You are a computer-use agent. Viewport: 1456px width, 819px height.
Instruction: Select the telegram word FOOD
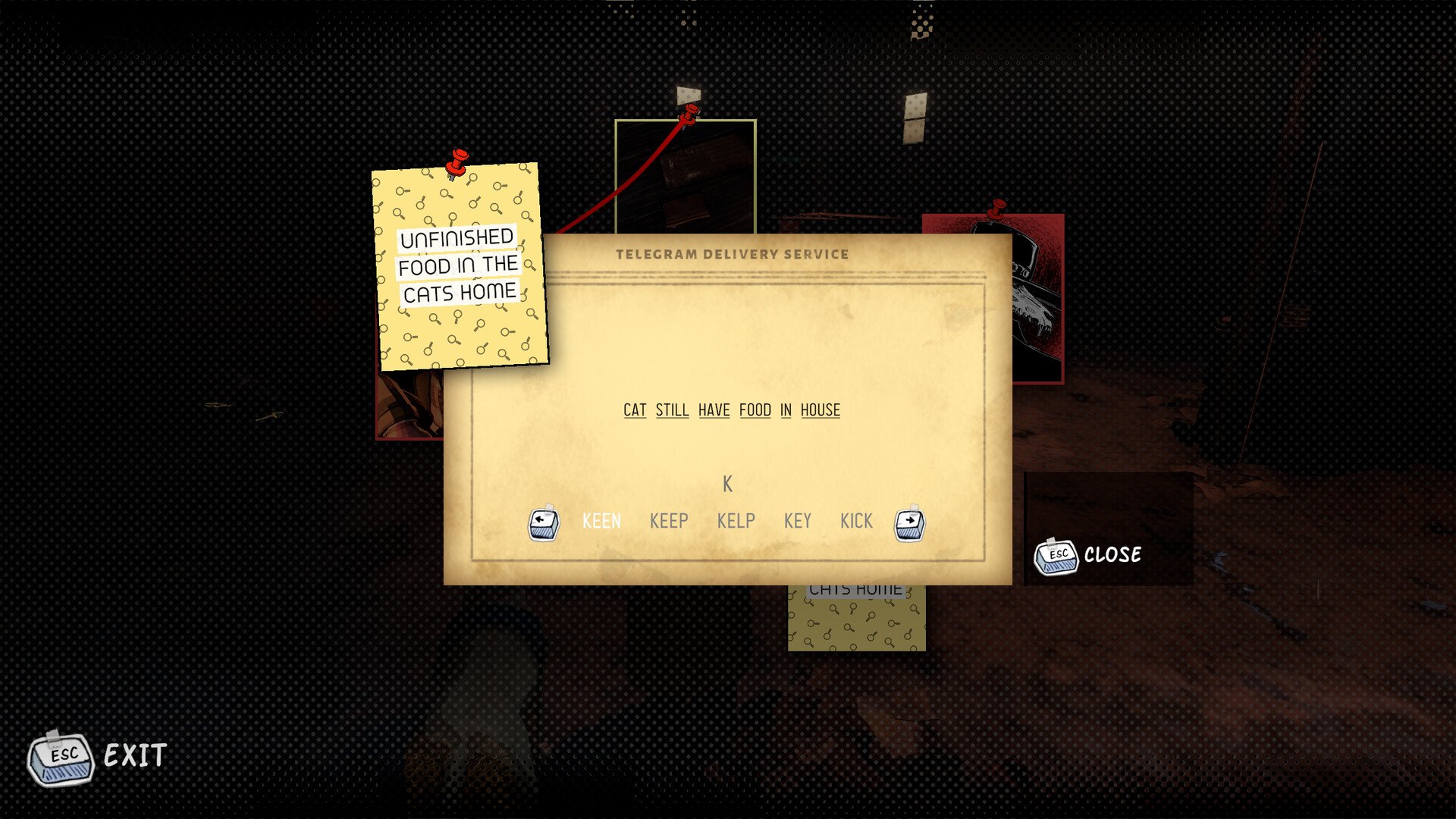click(755, 410)
